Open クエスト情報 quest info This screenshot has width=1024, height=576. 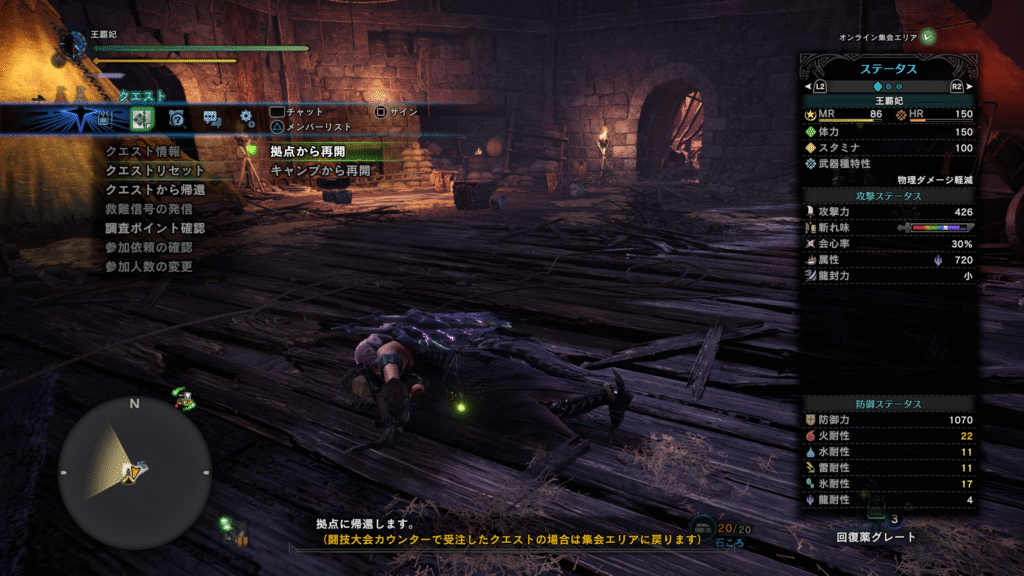click(143, 151)
